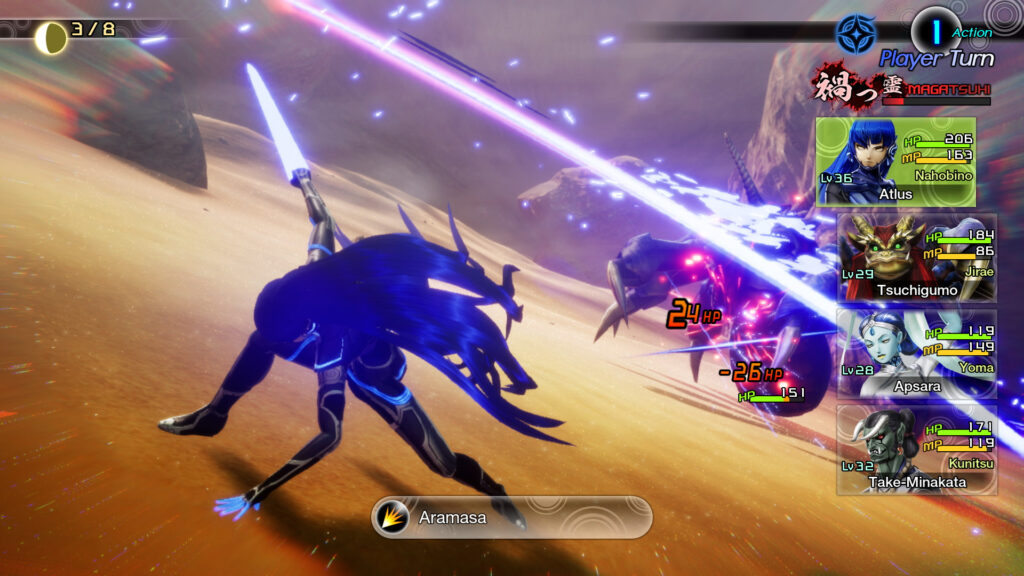Pick the Take-Minakata party card

click(x=916, y=449)
